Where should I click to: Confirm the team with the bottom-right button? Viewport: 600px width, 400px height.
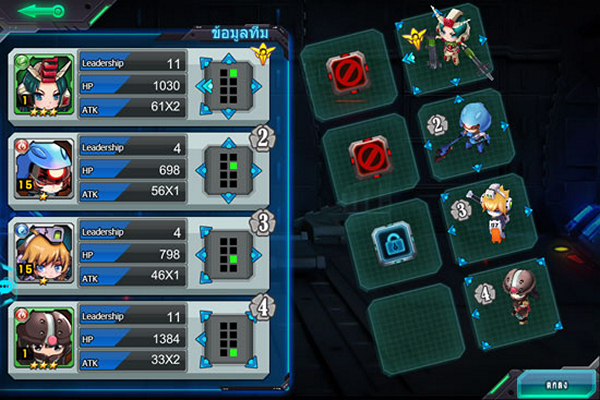[x=554, y=384]
